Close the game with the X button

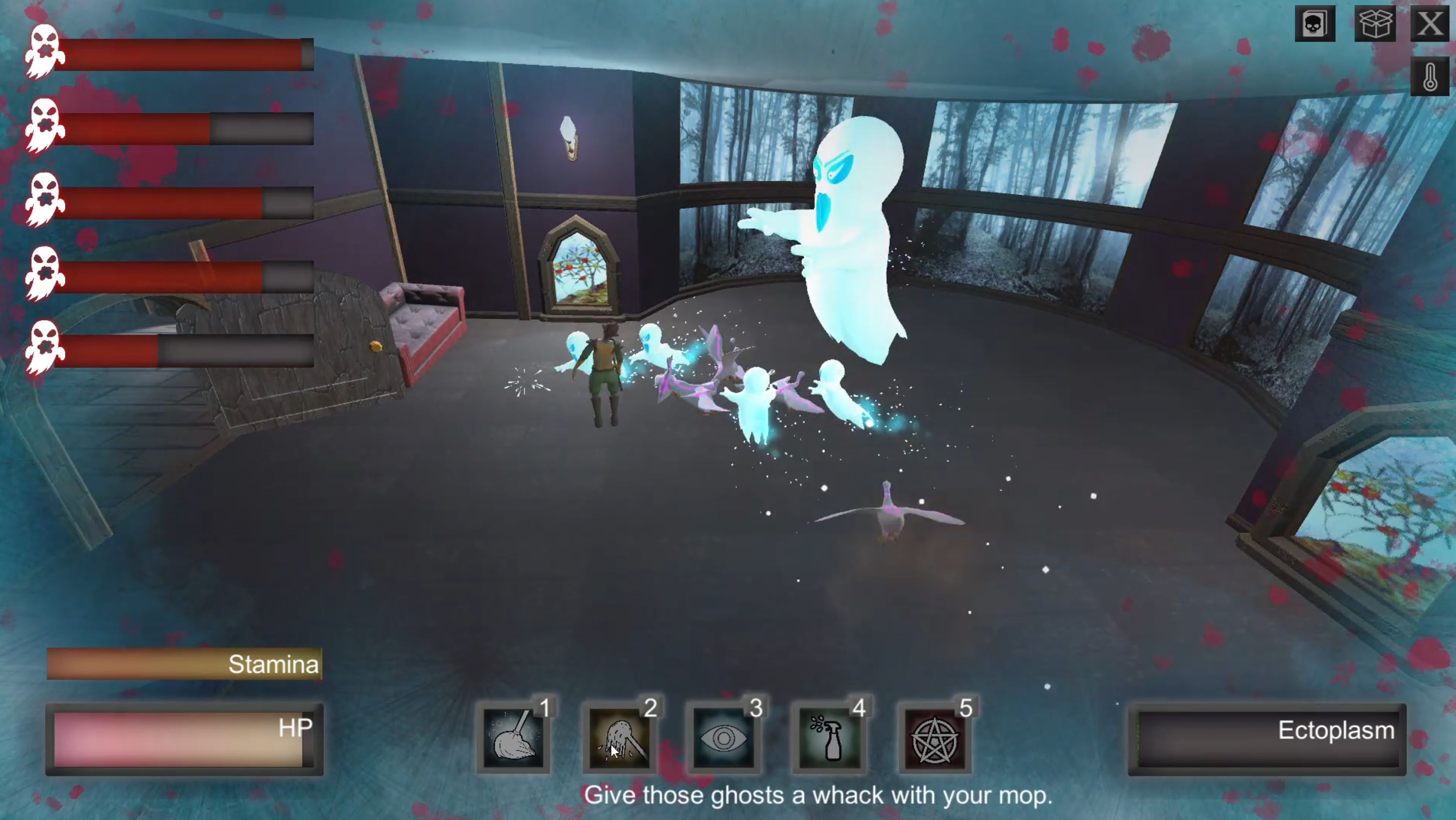coord(1430,24)
